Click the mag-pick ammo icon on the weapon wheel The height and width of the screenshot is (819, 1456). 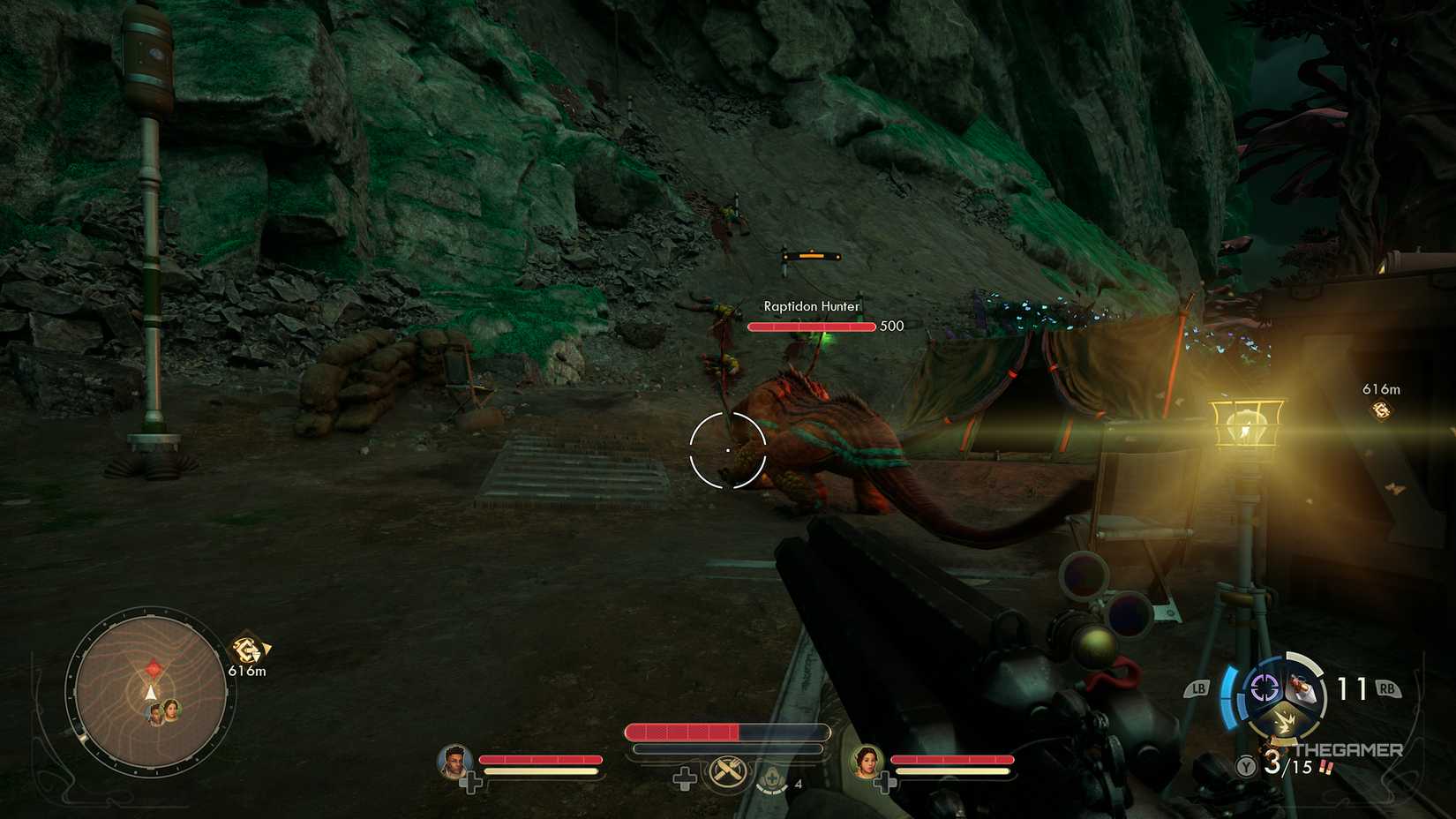(x=1301, y=688)
